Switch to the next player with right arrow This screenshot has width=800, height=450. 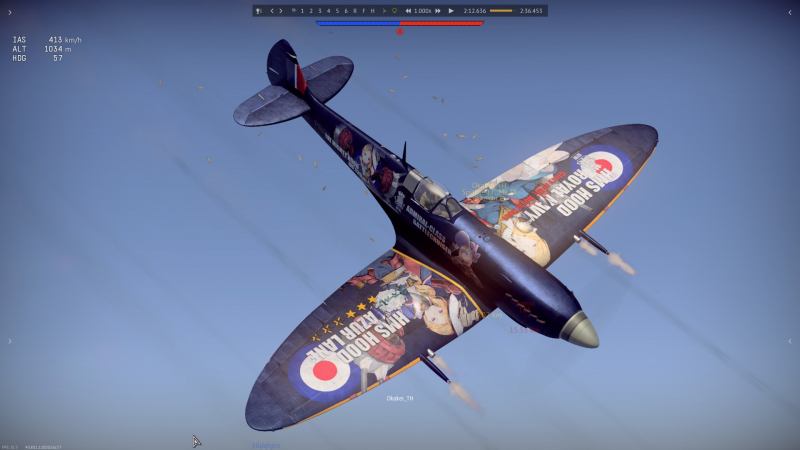[x=281, y=11]
